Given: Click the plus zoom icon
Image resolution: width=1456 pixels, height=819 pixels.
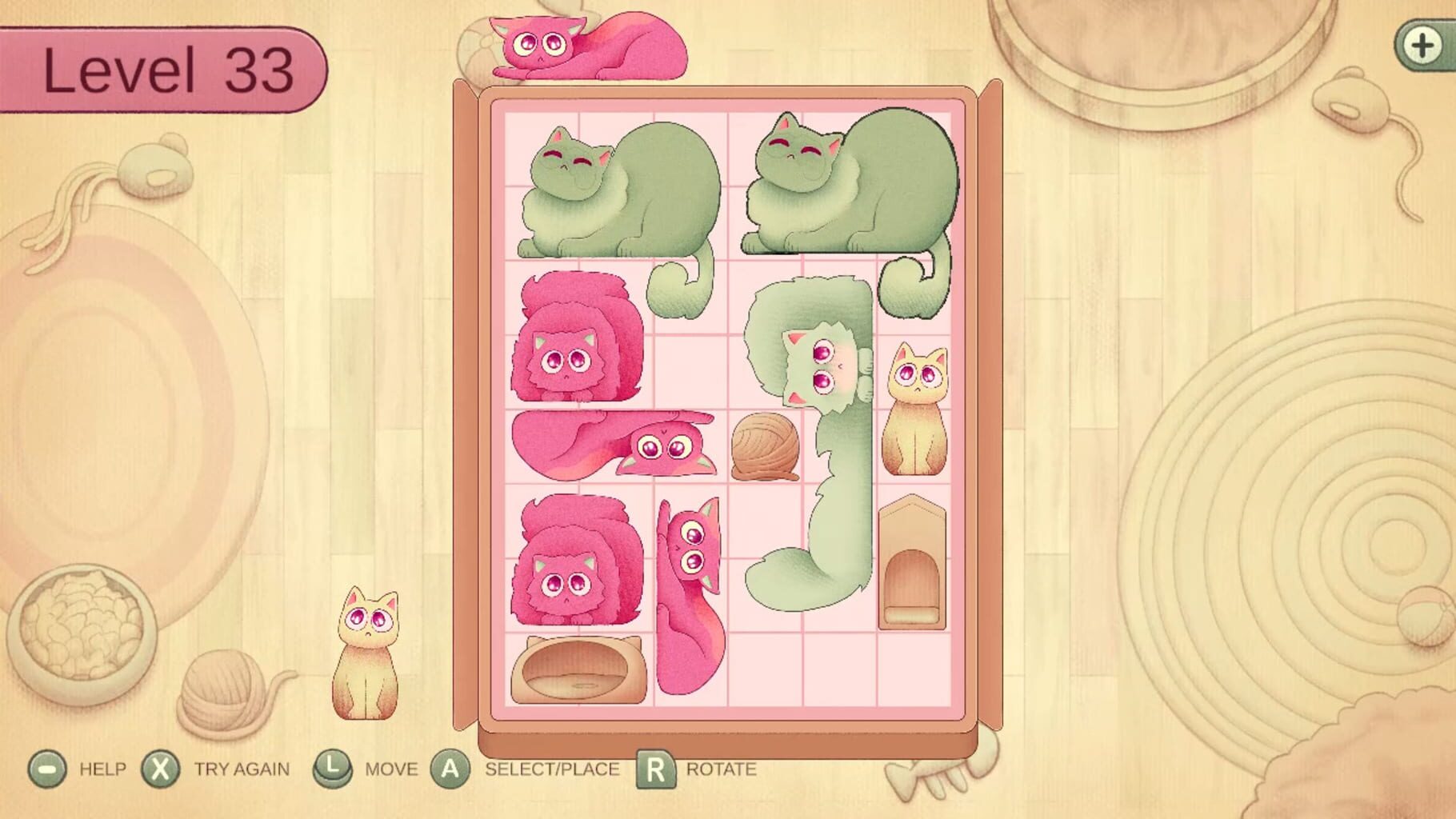Looking at the screenshot, I should pos(1423,46).
